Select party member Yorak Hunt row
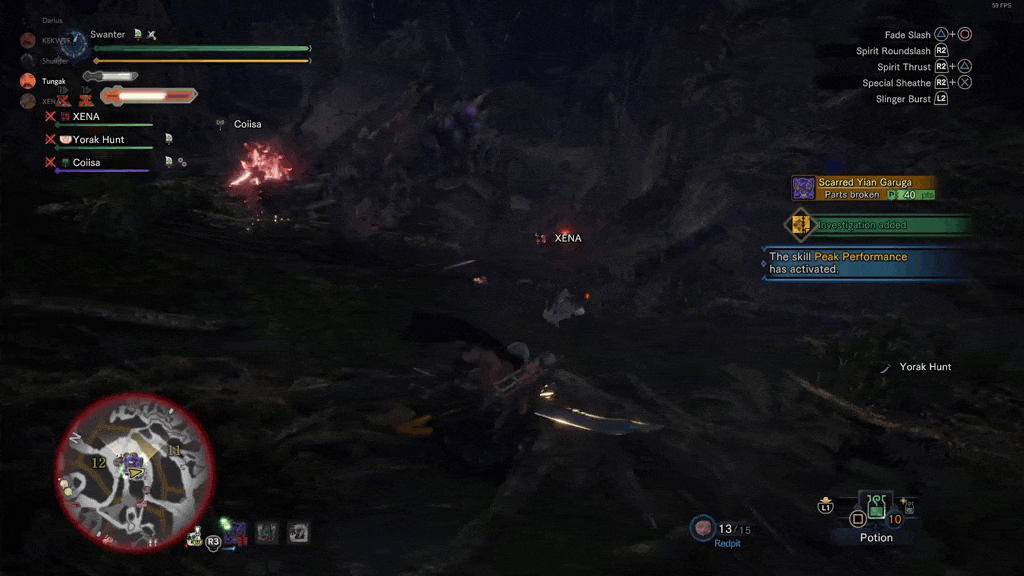 (x=98, y=140)
